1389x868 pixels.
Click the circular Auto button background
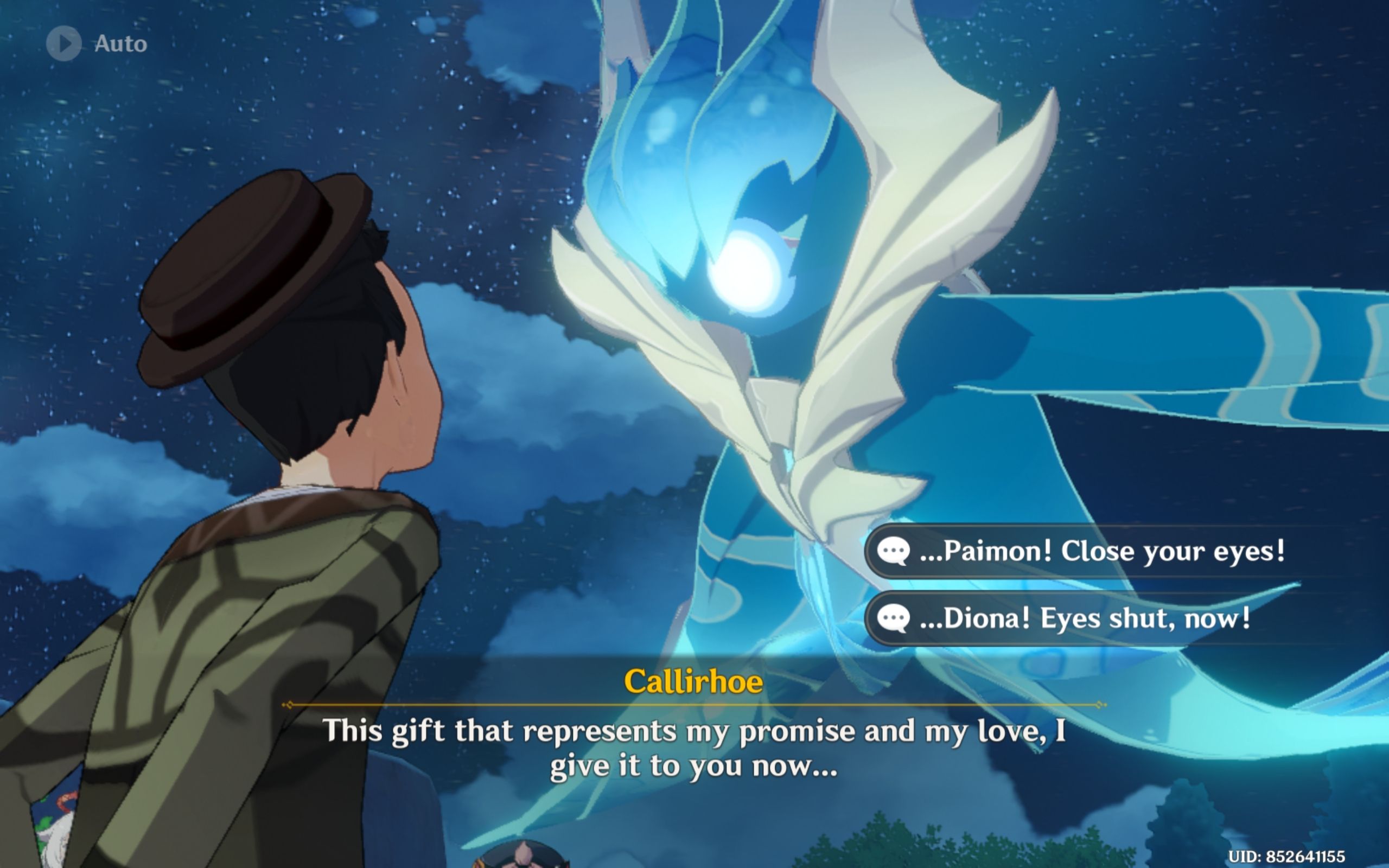[65, 42]
